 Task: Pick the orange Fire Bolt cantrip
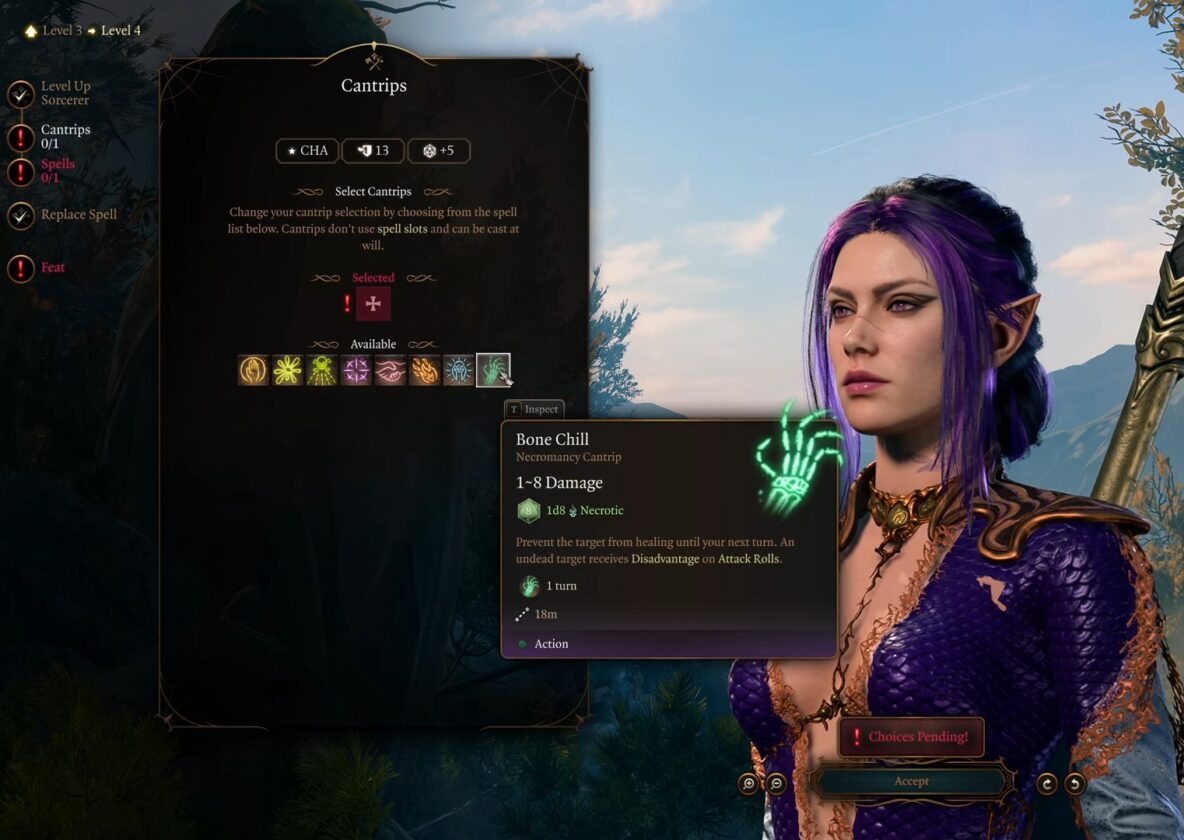(425, 370)
